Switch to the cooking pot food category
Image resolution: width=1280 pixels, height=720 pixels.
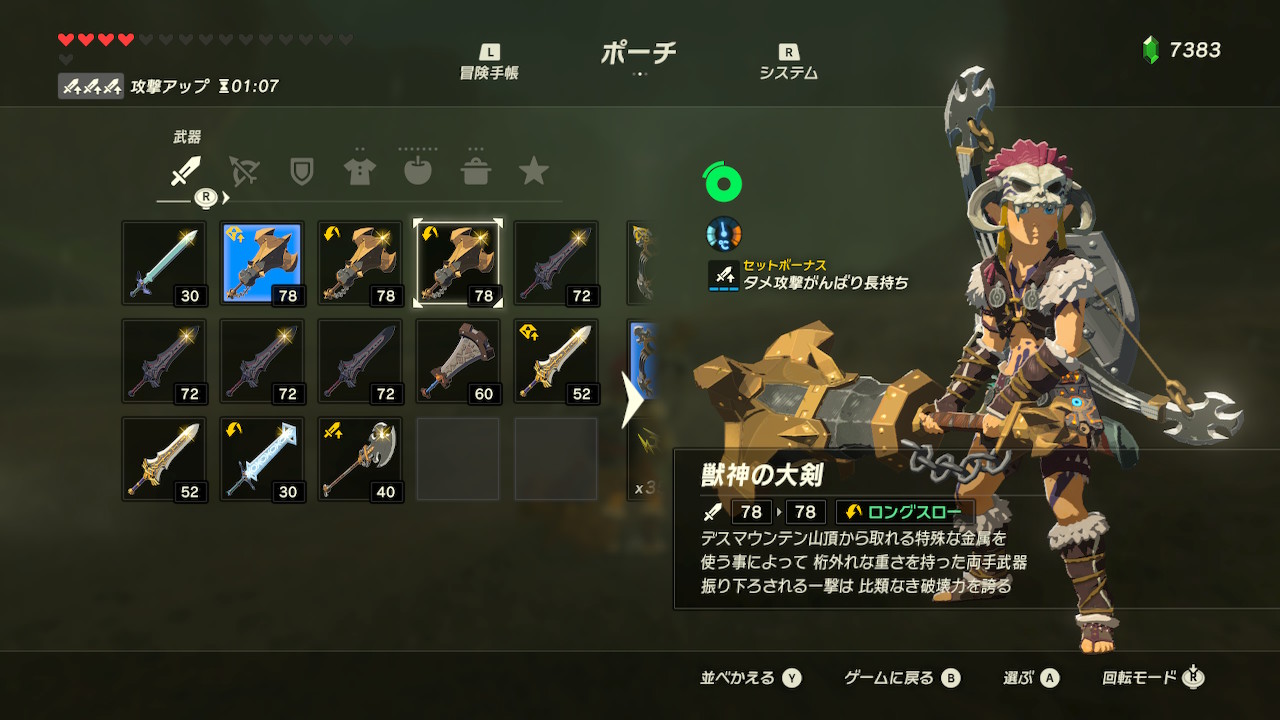(475, 172)
